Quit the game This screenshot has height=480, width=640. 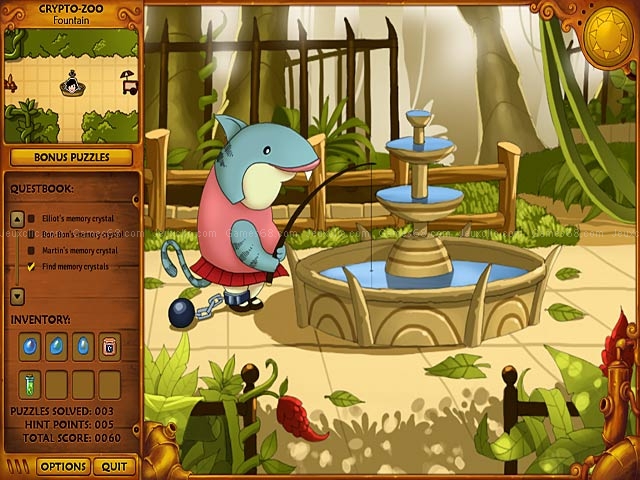114,466
